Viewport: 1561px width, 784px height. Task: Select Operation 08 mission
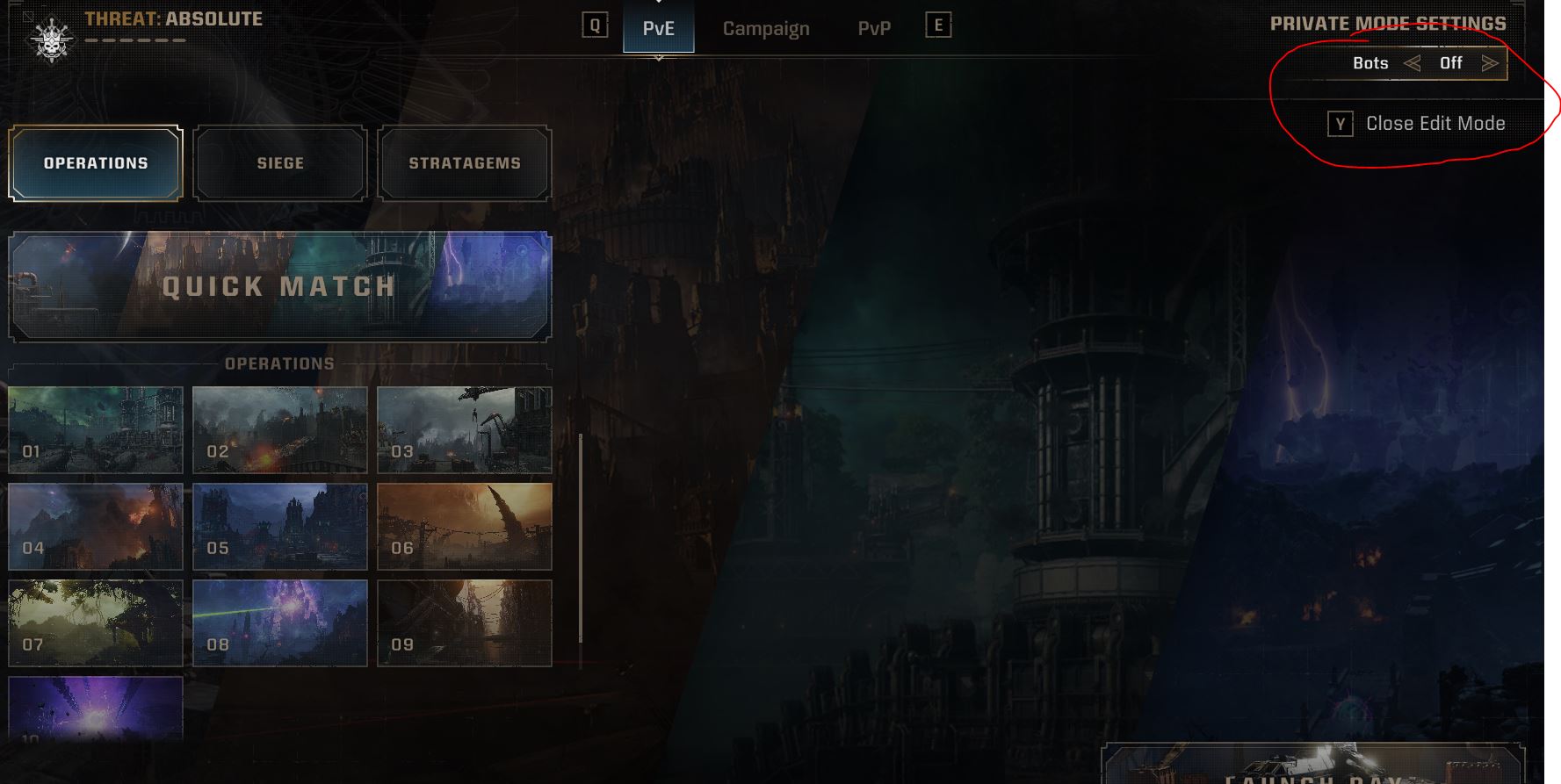pos(279,623)
